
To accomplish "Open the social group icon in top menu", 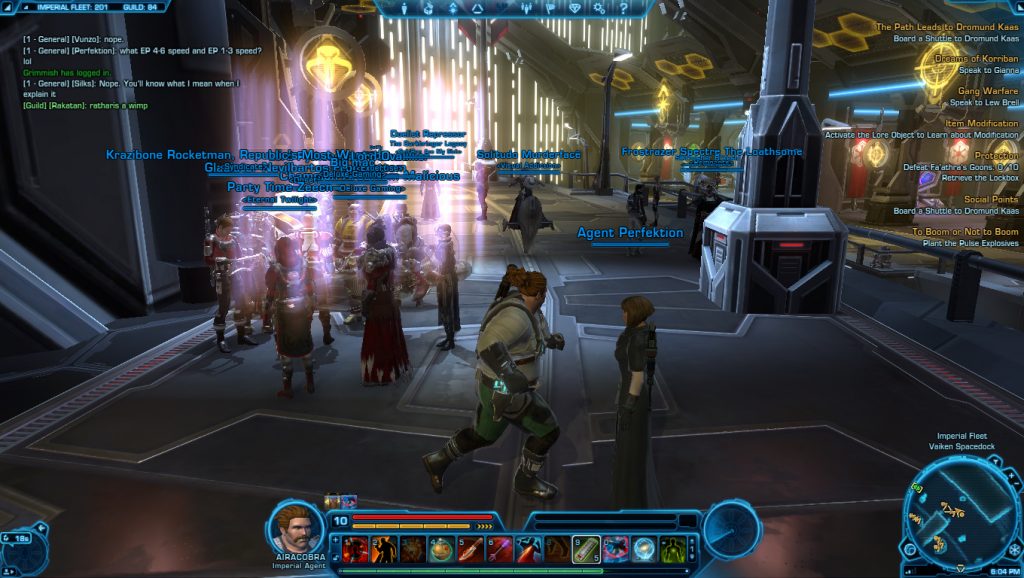I will 528,8.
